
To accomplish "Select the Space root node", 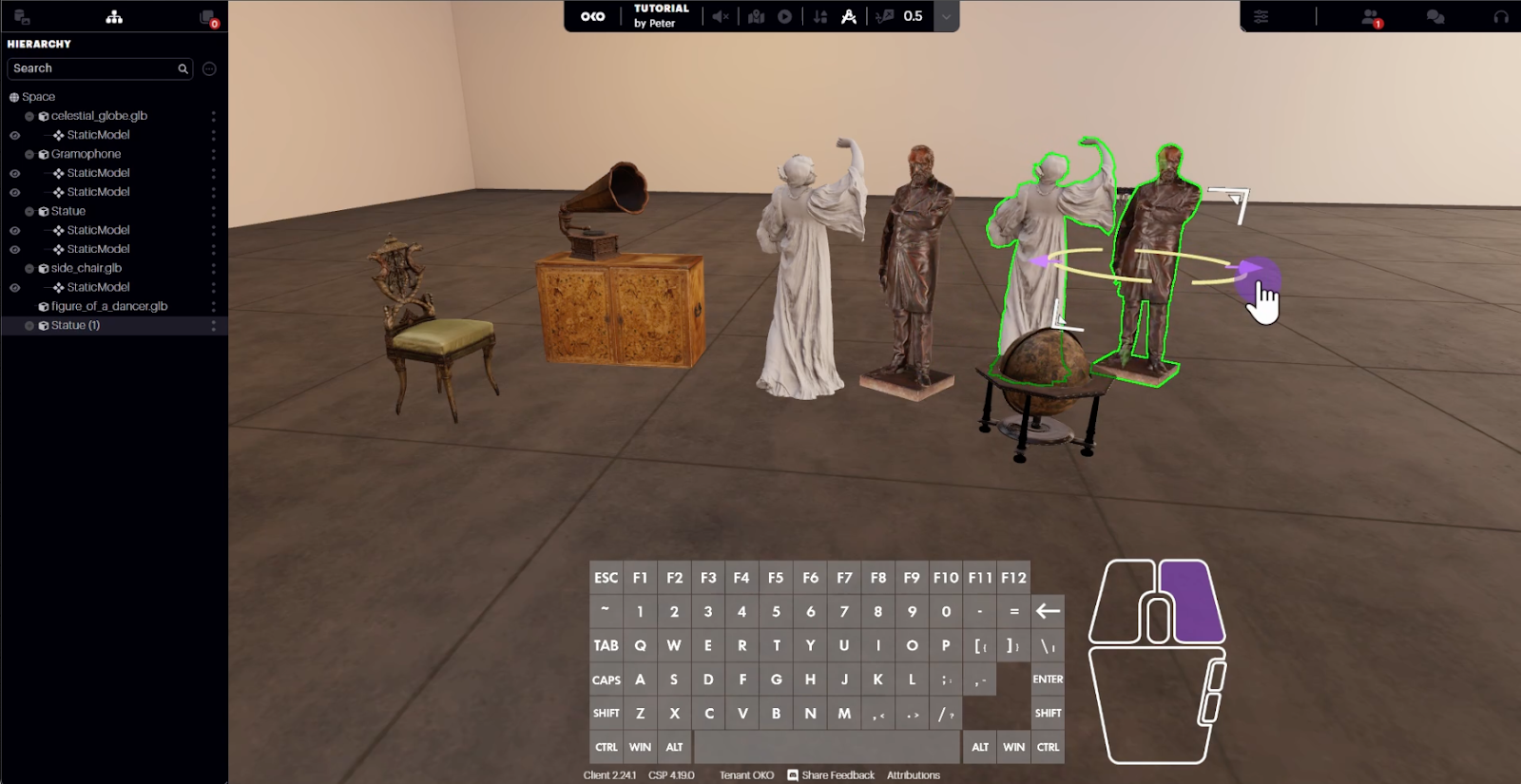I will pyautogui.click(x=38, y=97).
